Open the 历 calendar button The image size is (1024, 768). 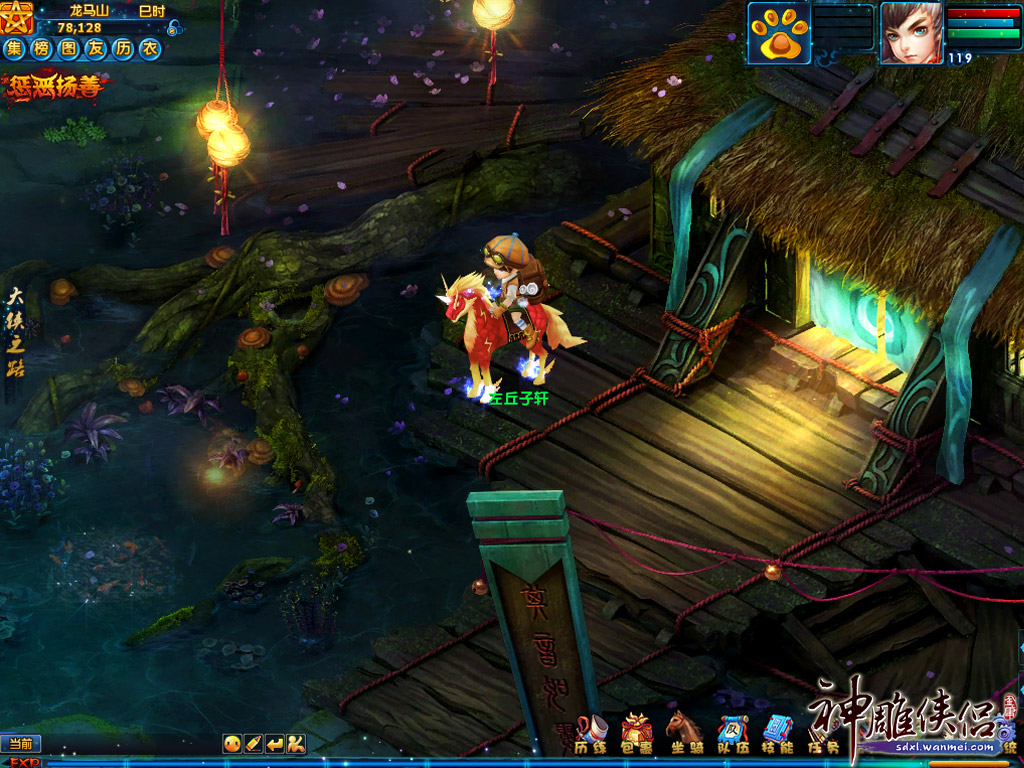(123, 48)
